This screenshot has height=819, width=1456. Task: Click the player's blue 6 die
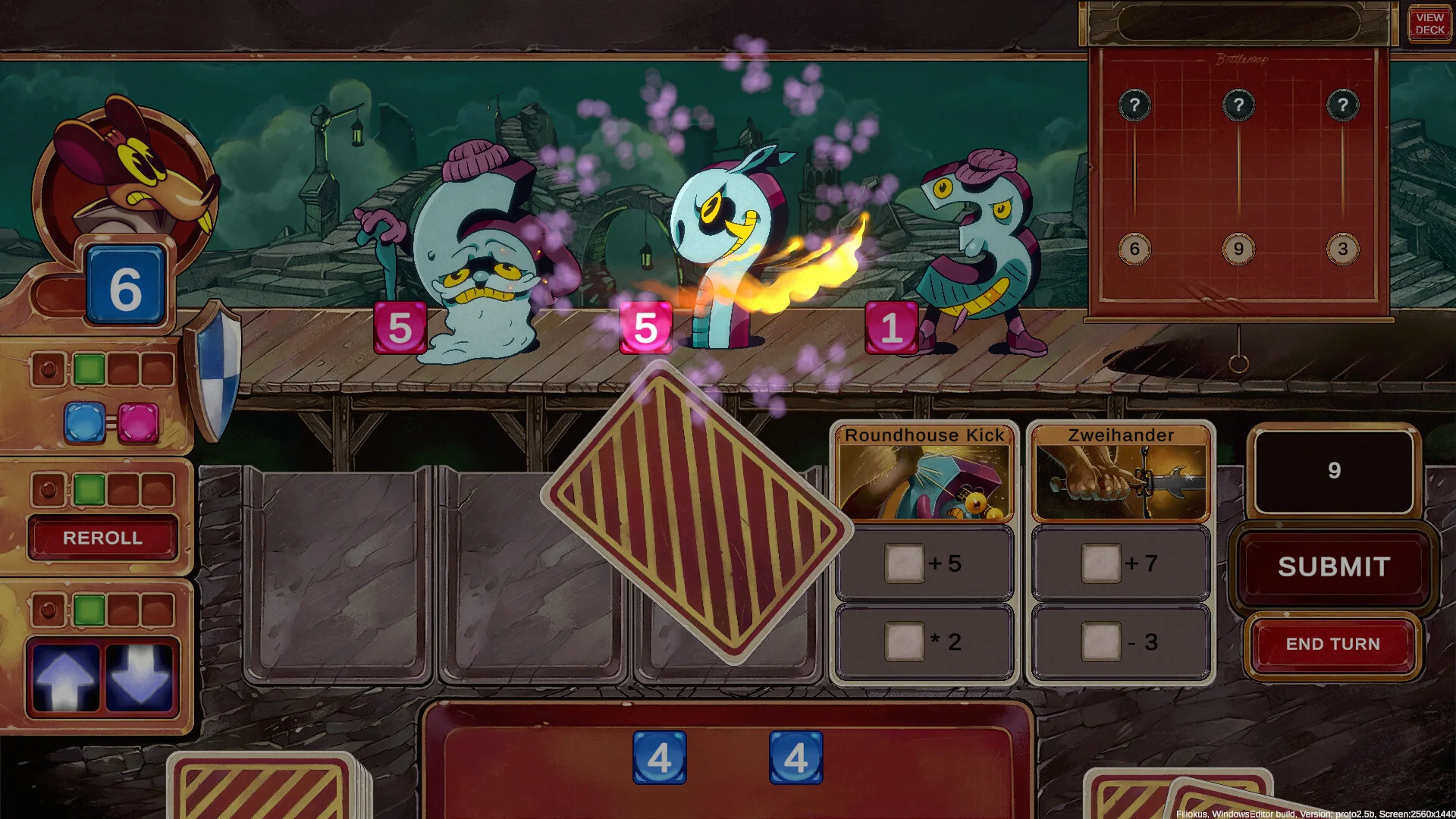coord(125,287)
